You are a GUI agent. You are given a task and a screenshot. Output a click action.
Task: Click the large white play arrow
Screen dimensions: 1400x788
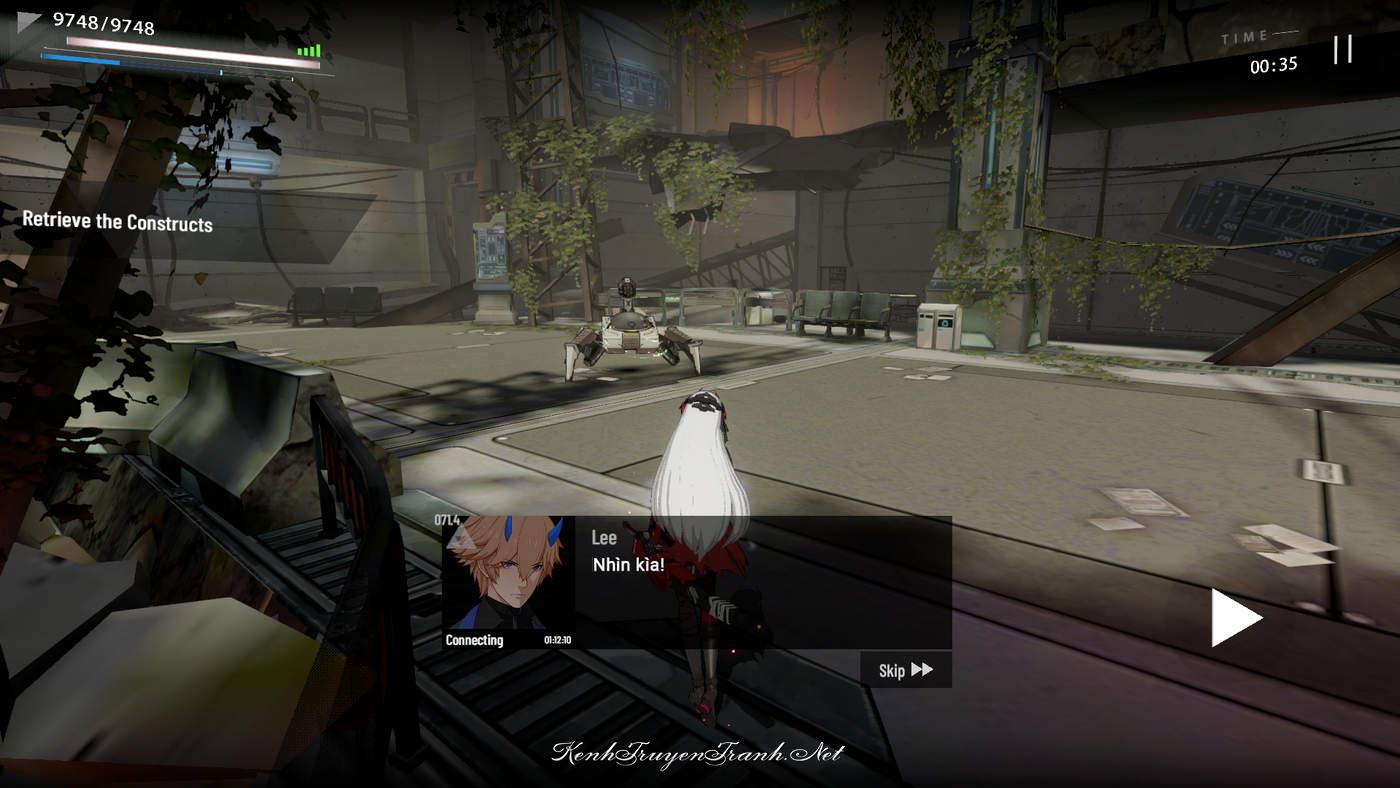(x=1235, y=618)
